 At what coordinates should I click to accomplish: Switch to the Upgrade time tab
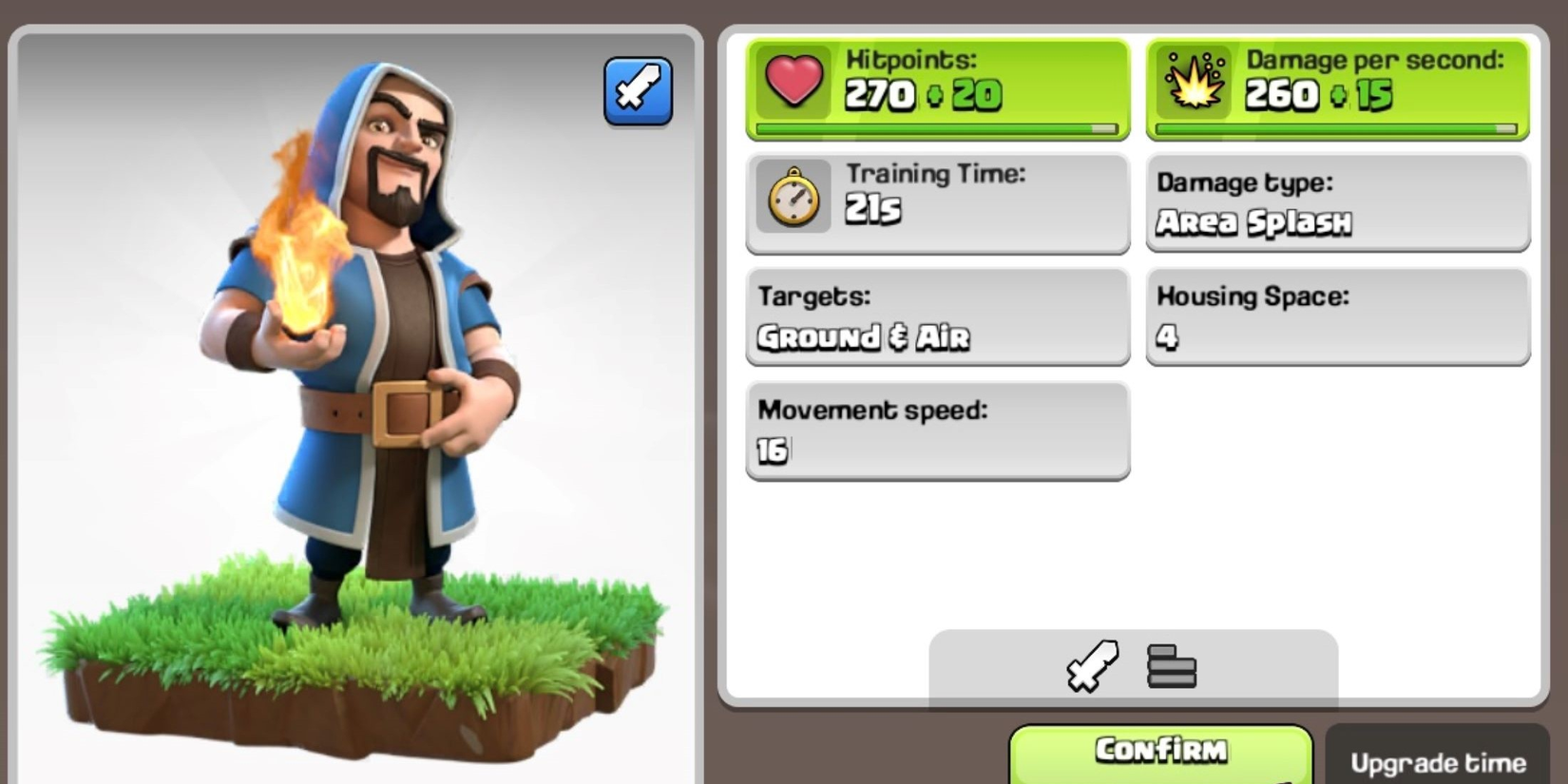[x=1438, y=760]
